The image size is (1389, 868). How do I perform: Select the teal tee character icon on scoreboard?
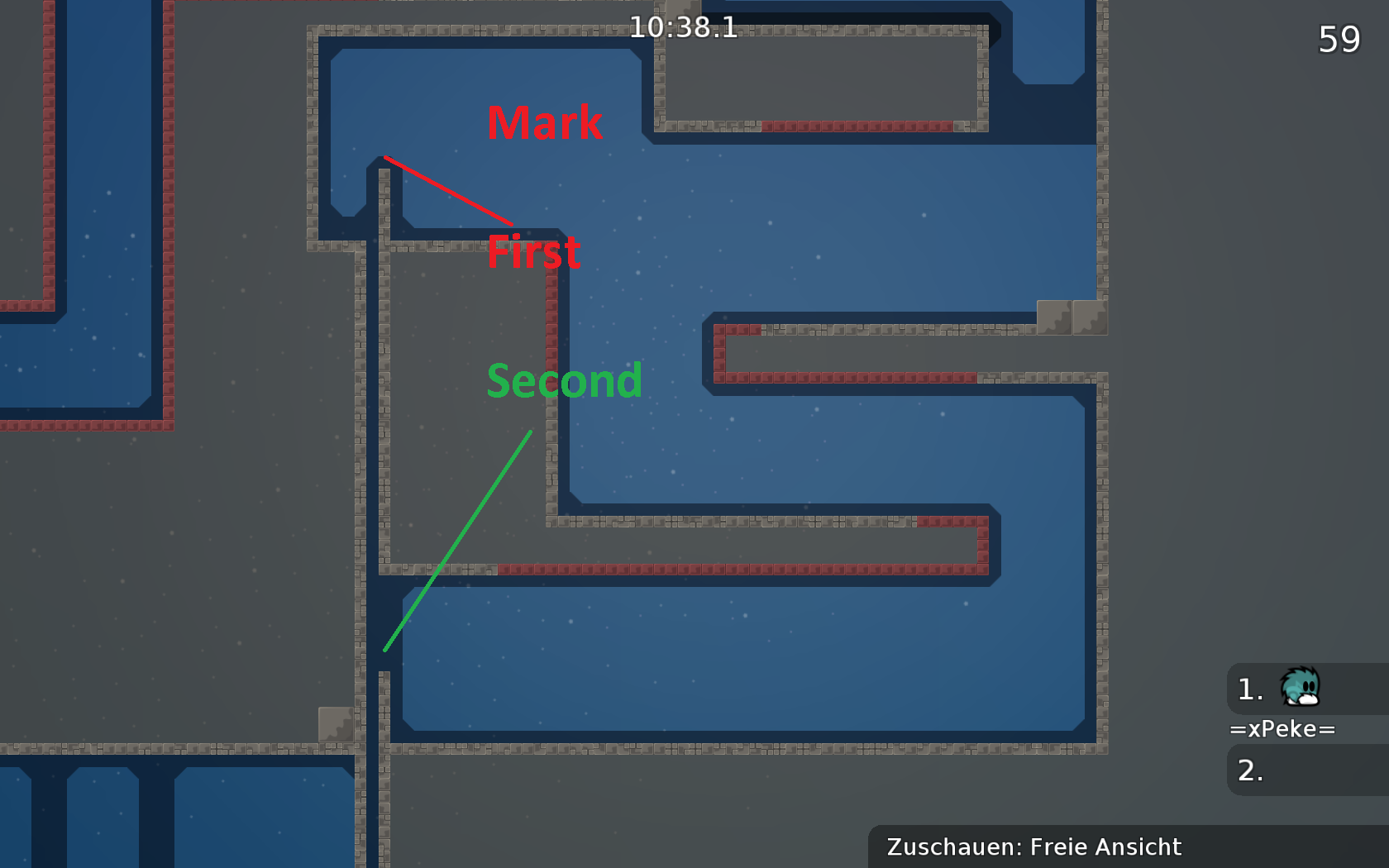[1299, 689]
